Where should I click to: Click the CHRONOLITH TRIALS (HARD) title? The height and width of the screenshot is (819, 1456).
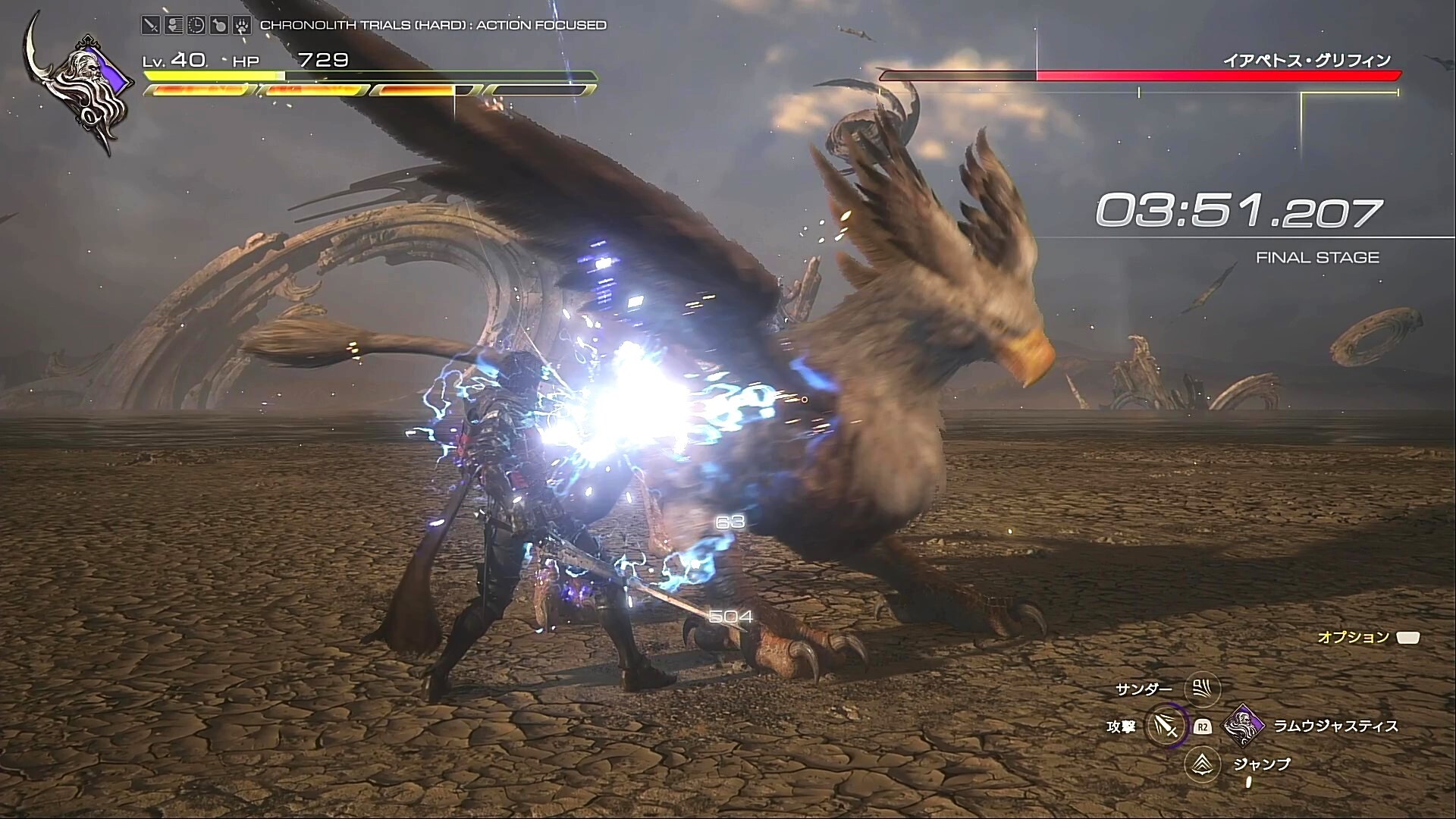432,25
